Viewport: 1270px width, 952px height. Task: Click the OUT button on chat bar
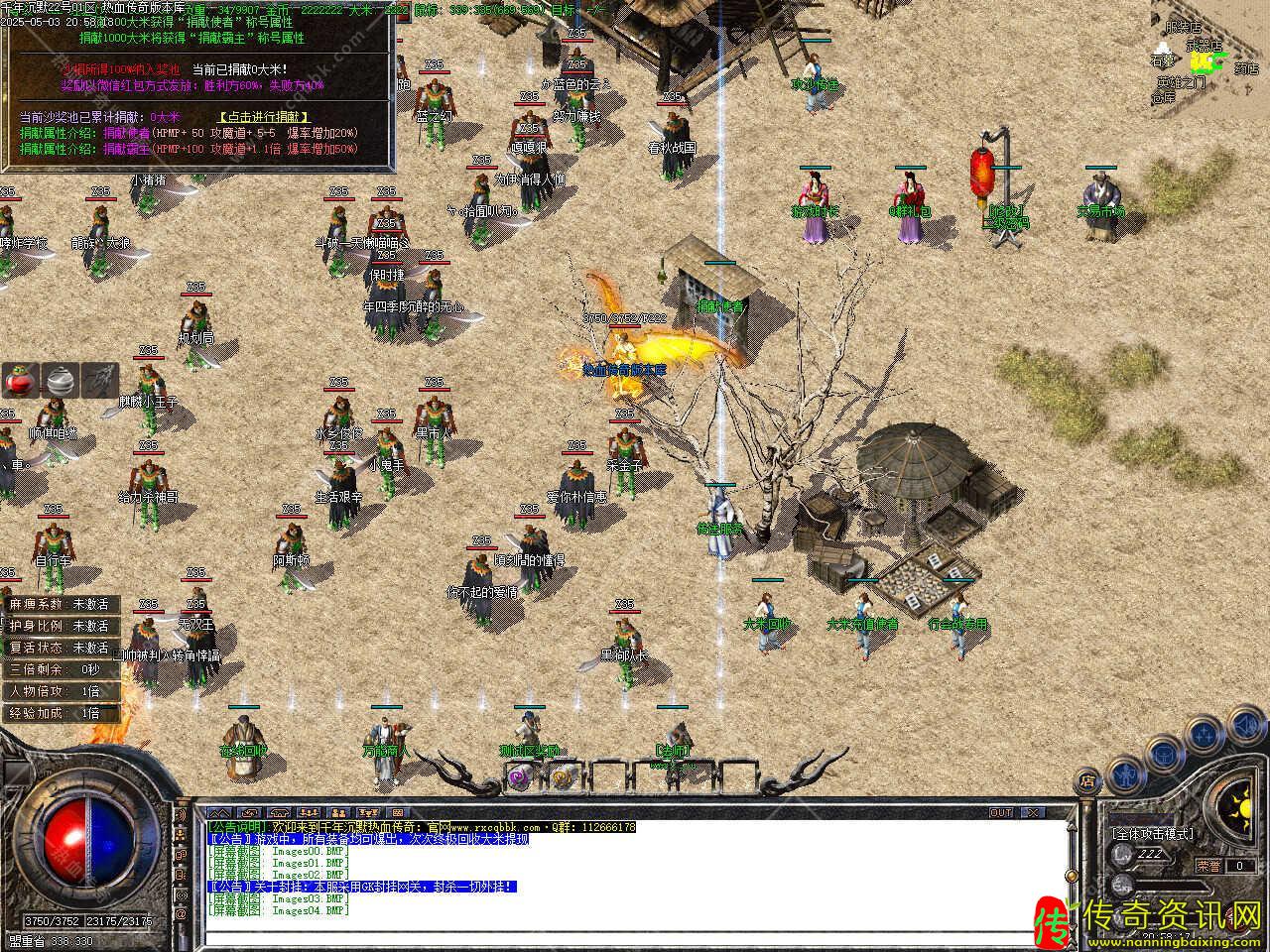(1001, 812)
